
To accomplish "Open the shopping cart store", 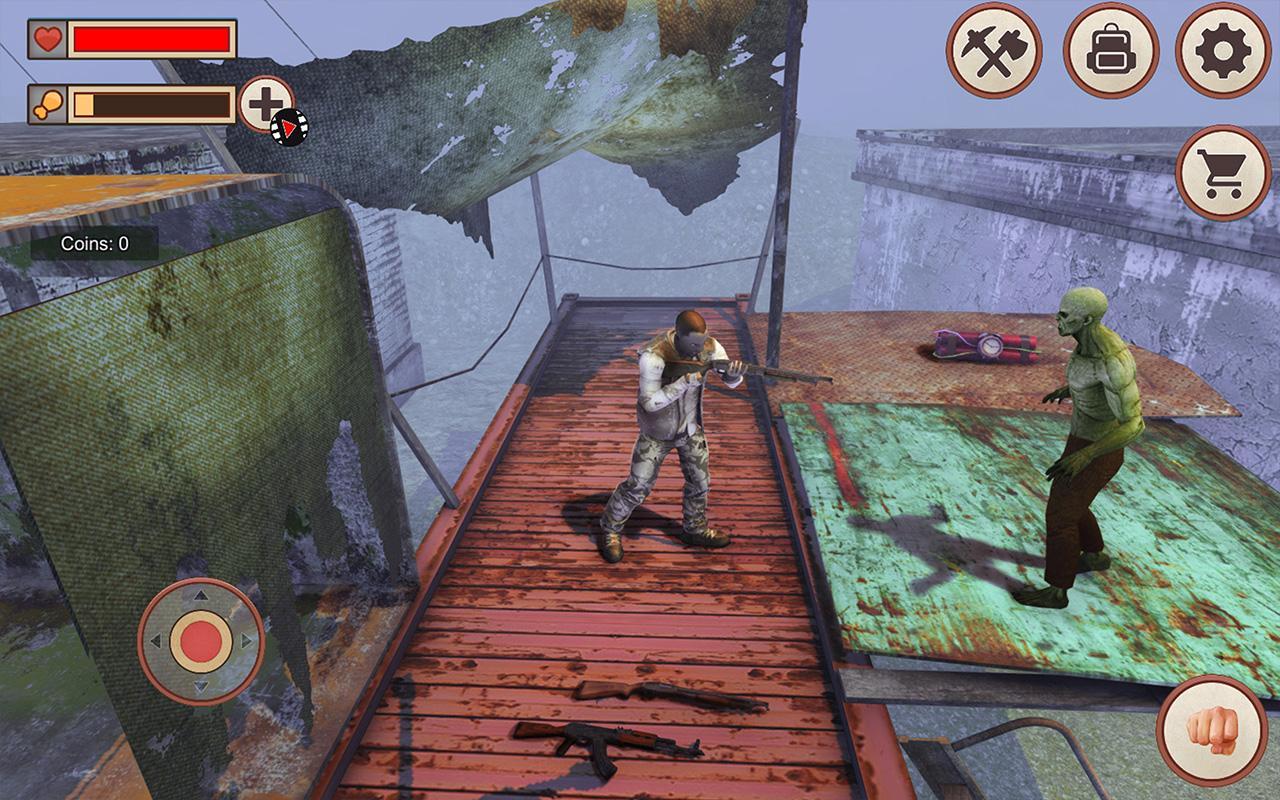I will 1223,172.
